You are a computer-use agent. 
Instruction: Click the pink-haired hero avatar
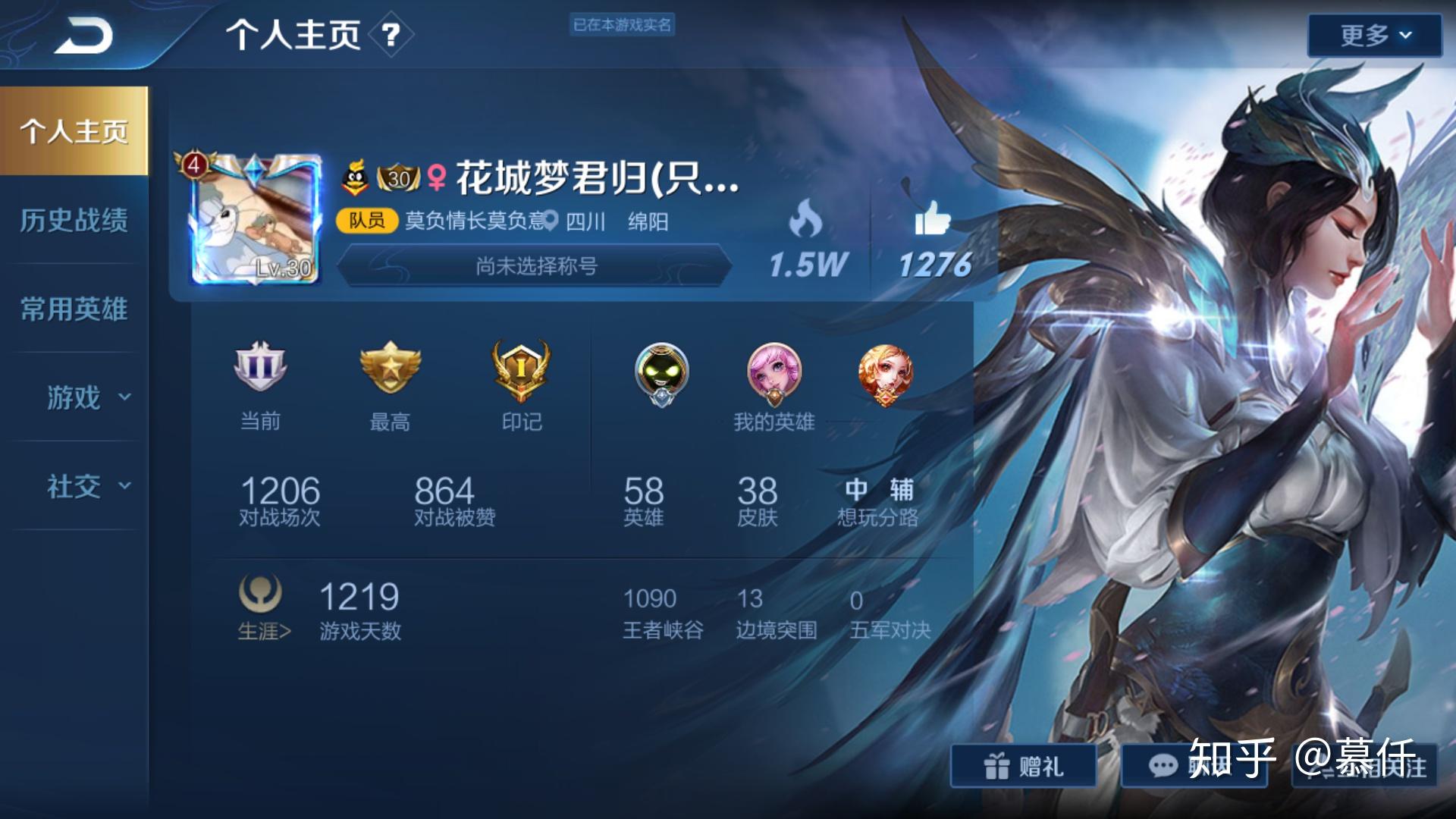776,373
